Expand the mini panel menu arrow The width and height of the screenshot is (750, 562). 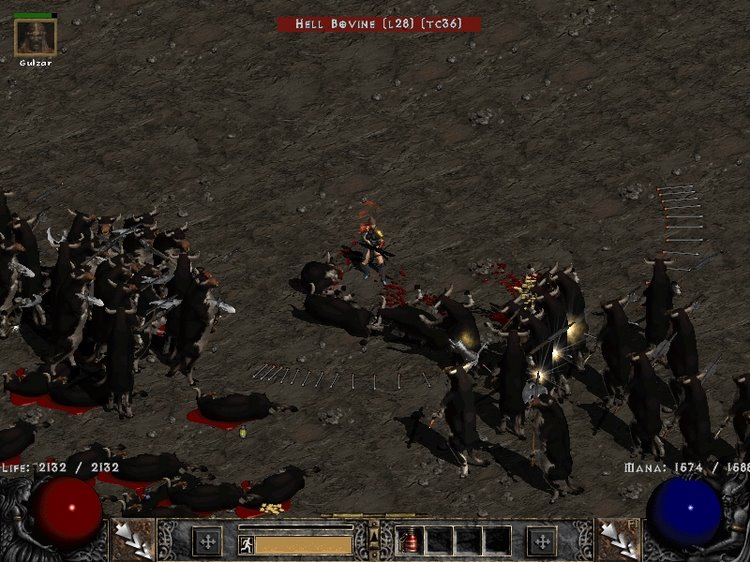374,540
